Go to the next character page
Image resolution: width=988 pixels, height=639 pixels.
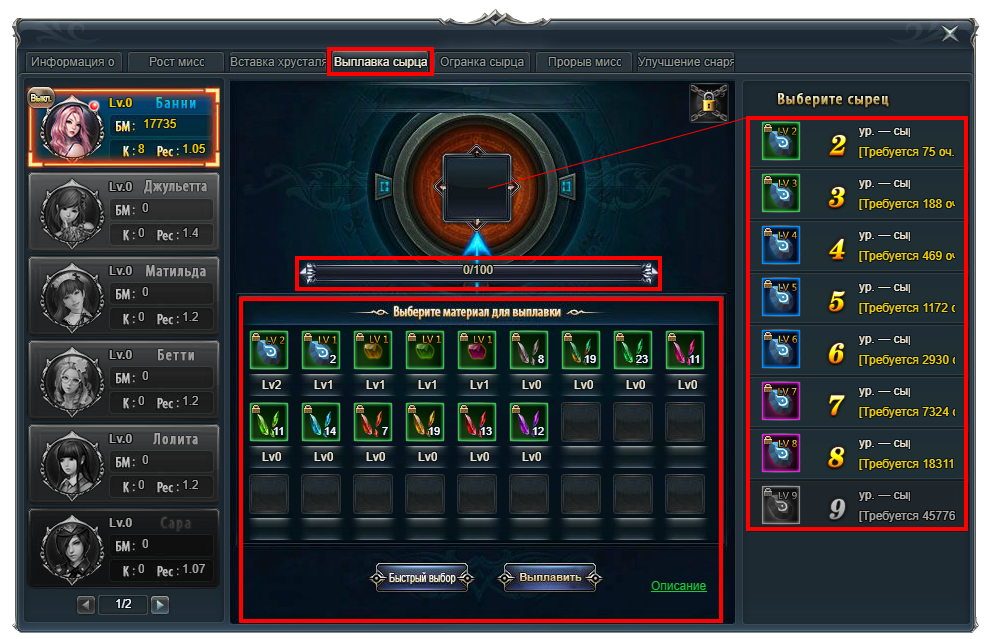click(160, 604)
